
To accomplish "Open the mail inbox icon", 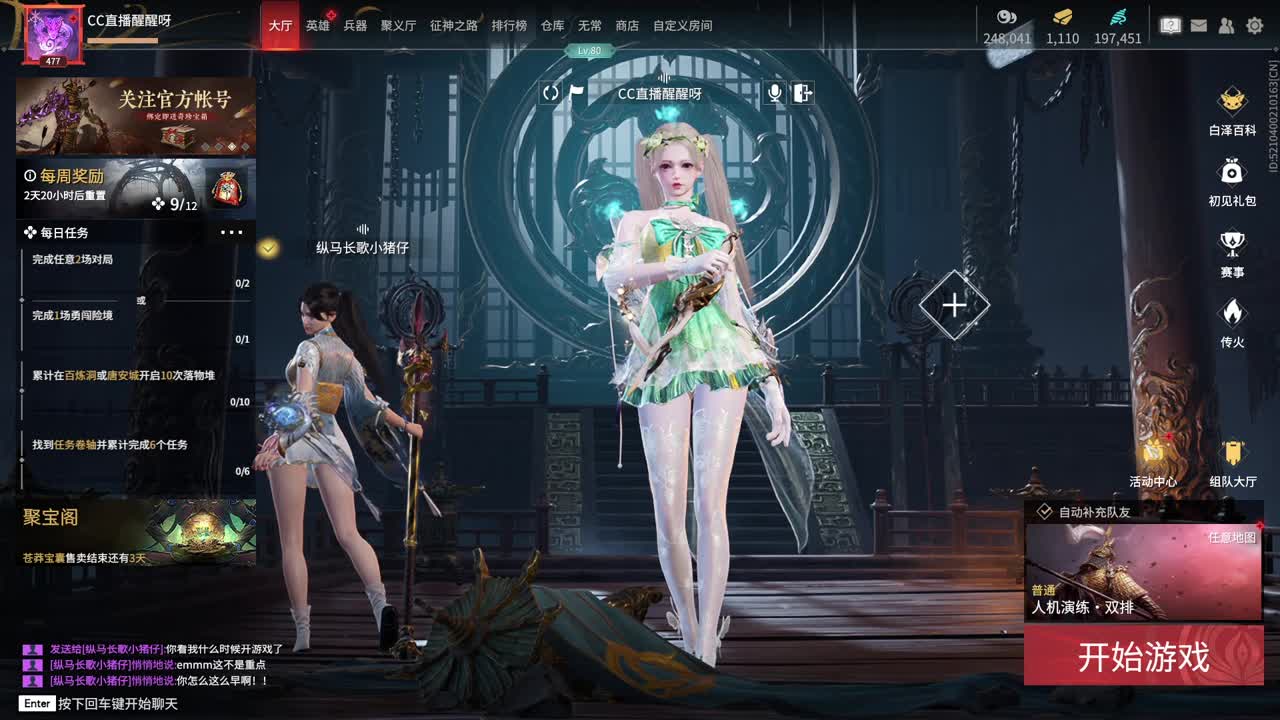I will [1197, 25].
